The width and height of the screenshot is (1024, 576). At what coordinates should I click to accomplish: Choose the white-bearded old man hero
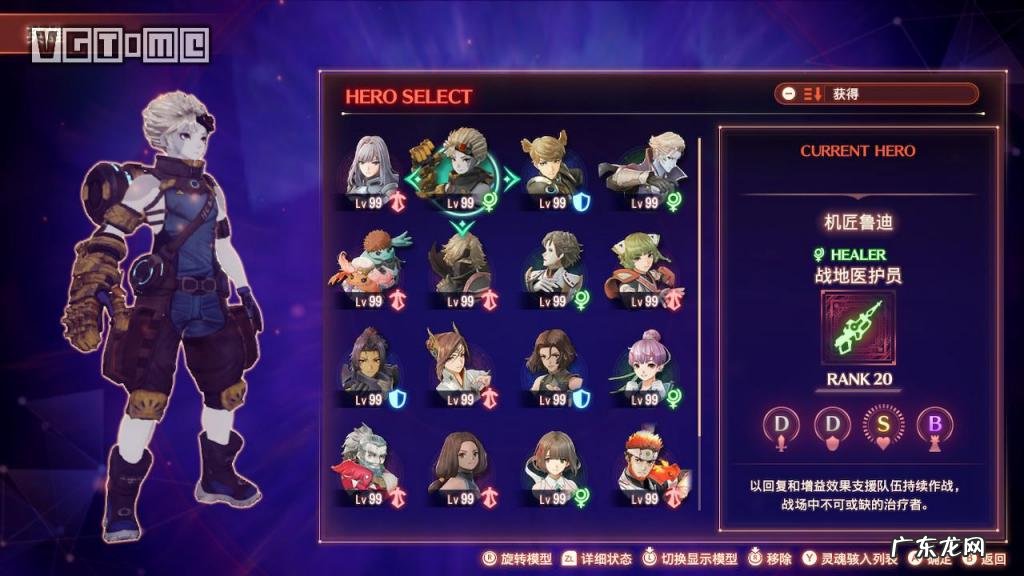[371, 463]
